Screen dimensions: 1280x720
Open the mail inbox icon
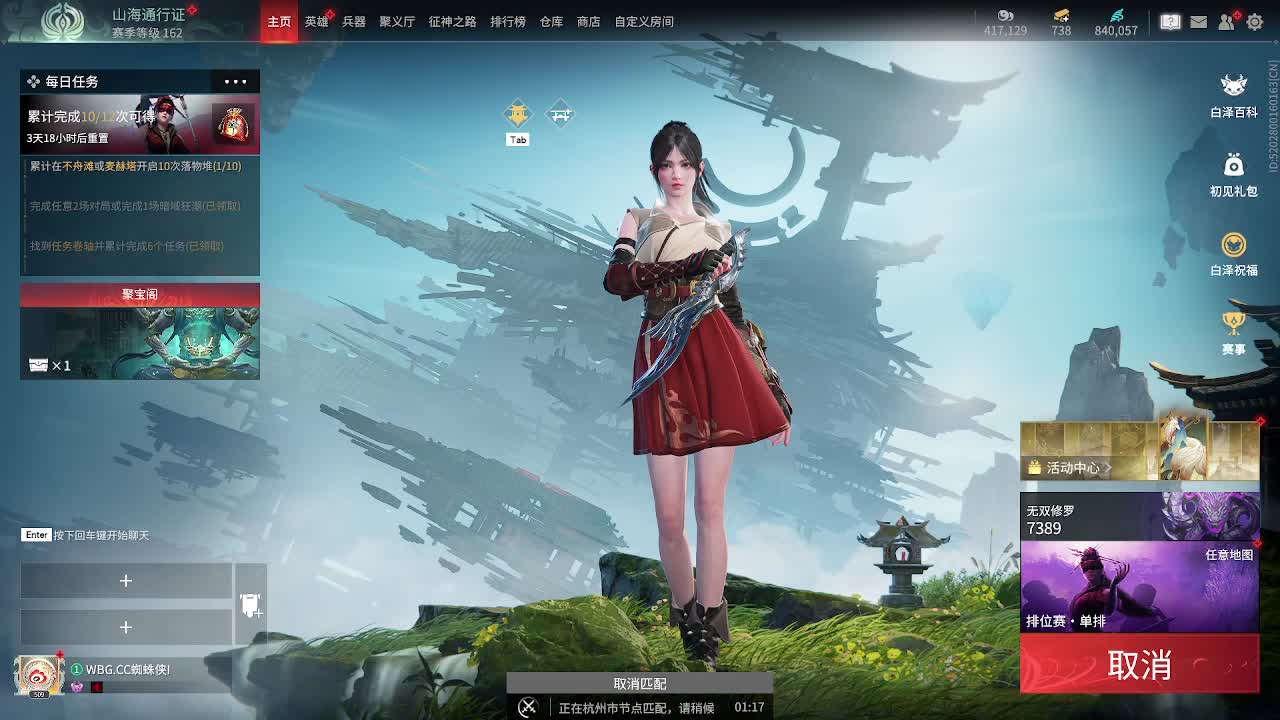[x=1197, y=20]
